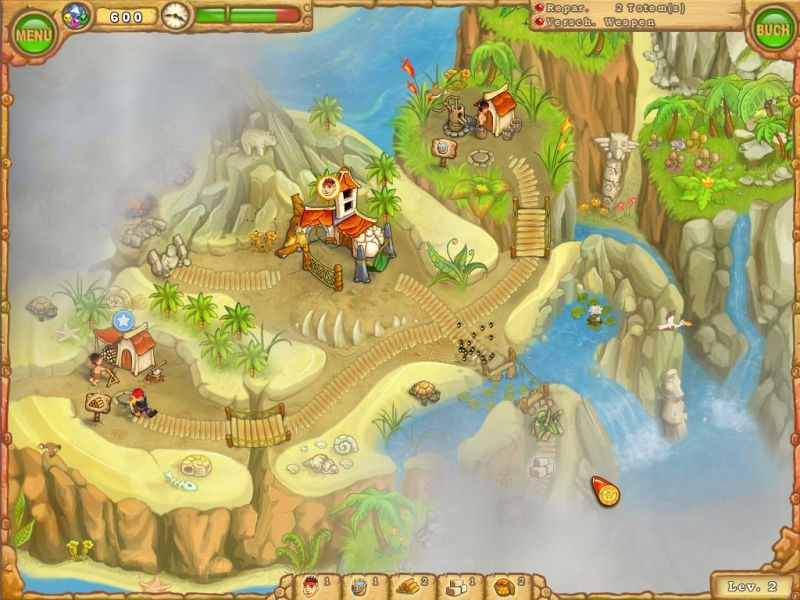Open the BUCH book button
The image size is (800, 600).
[772, 30]
